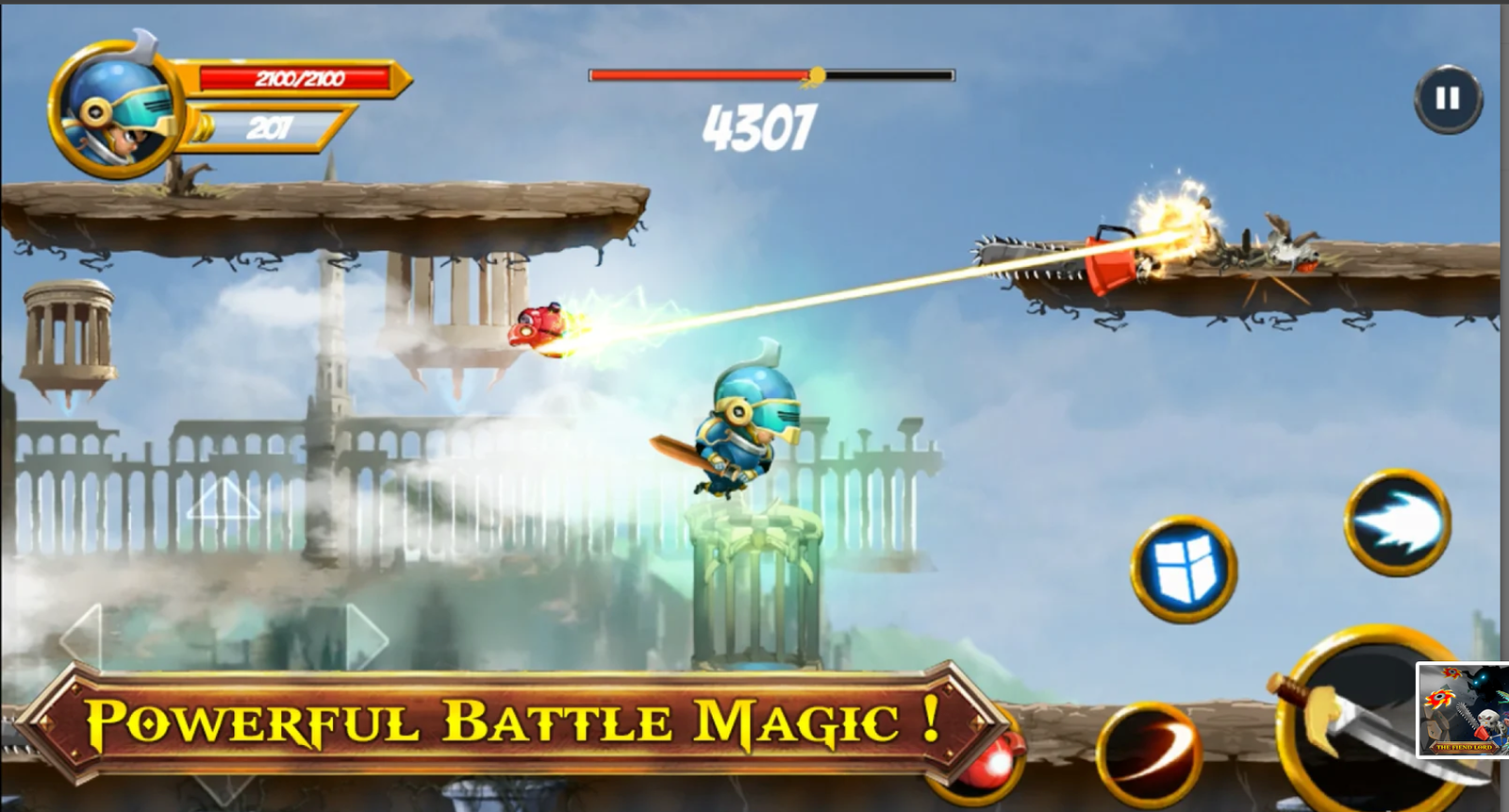Tap the 'Powerful Battle Magic!' banner

514,724
